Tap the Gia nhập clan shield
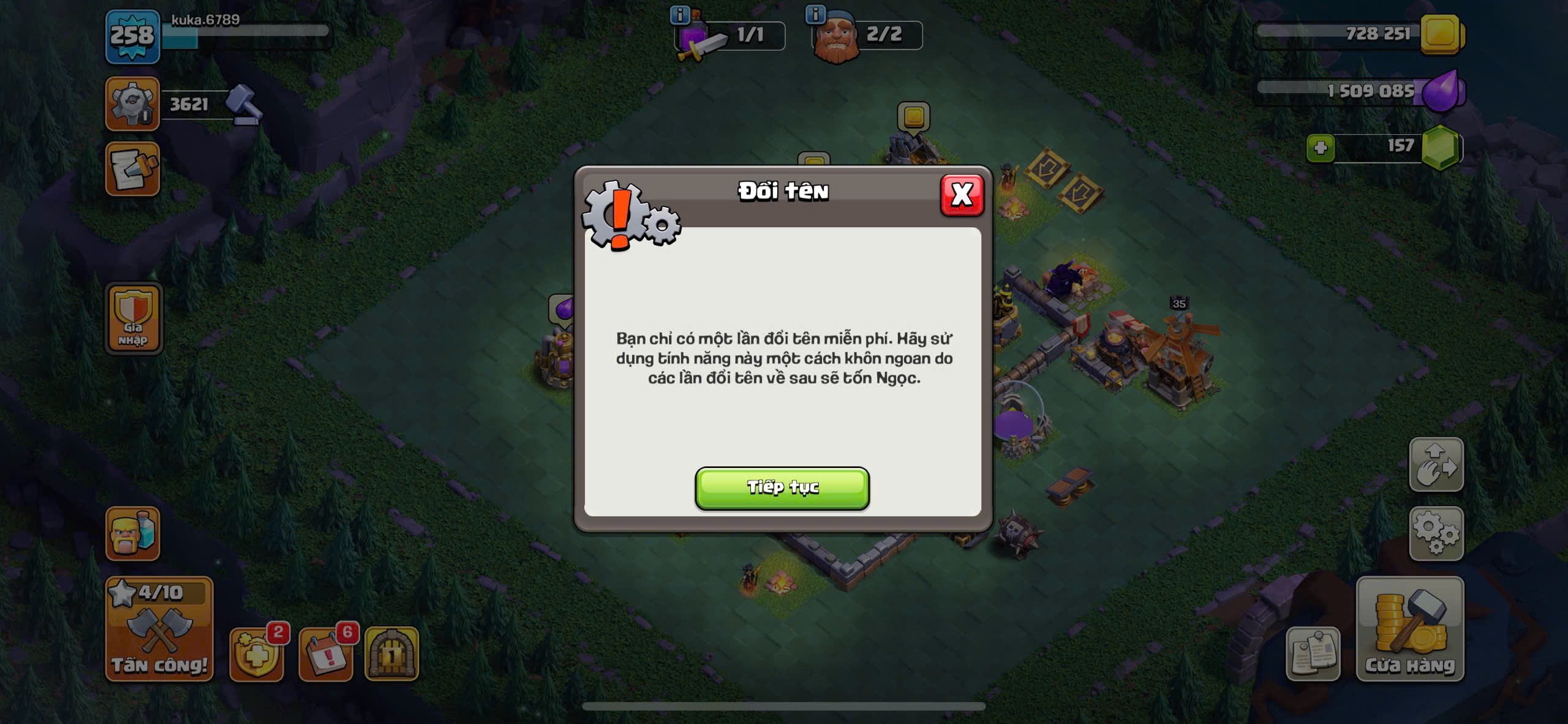The image size is (1568, 724). pyautogui.click(x=134, y=319)
